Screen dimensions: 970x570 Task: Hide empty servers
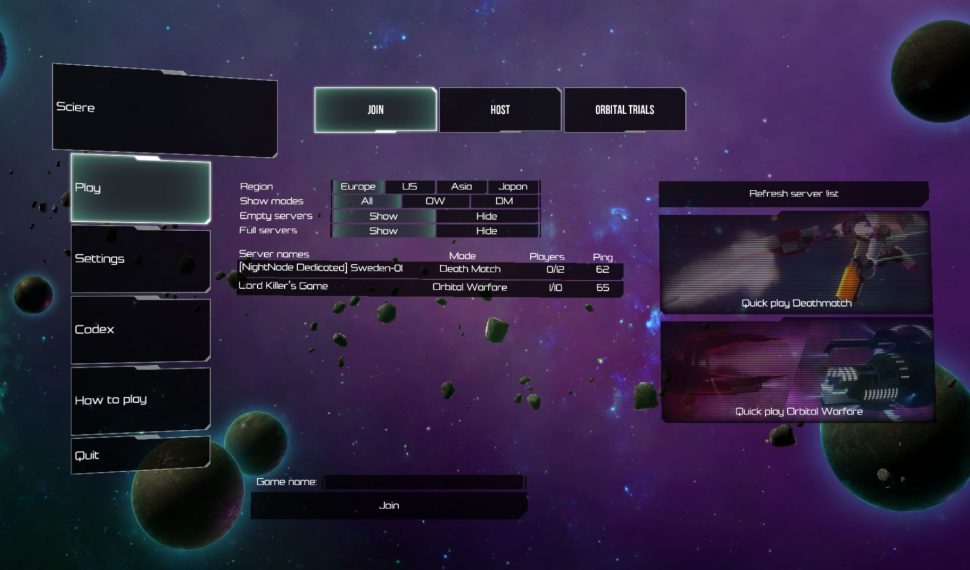[487, 216]
